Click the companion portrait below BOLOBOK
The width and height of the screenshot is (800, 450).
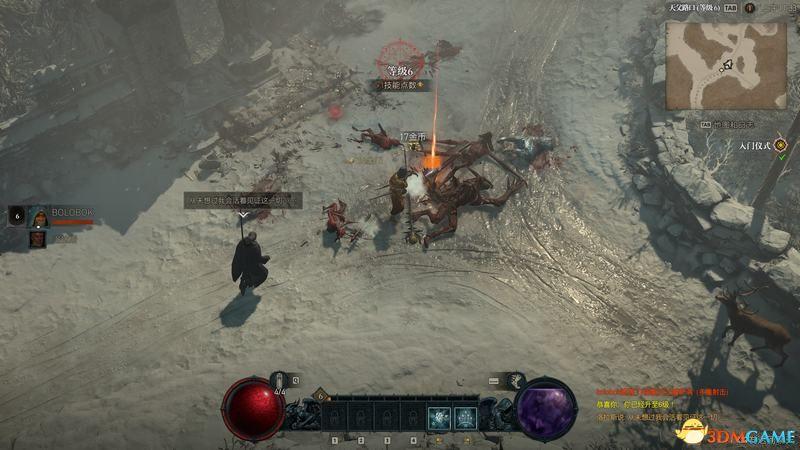tap(37, 239)
